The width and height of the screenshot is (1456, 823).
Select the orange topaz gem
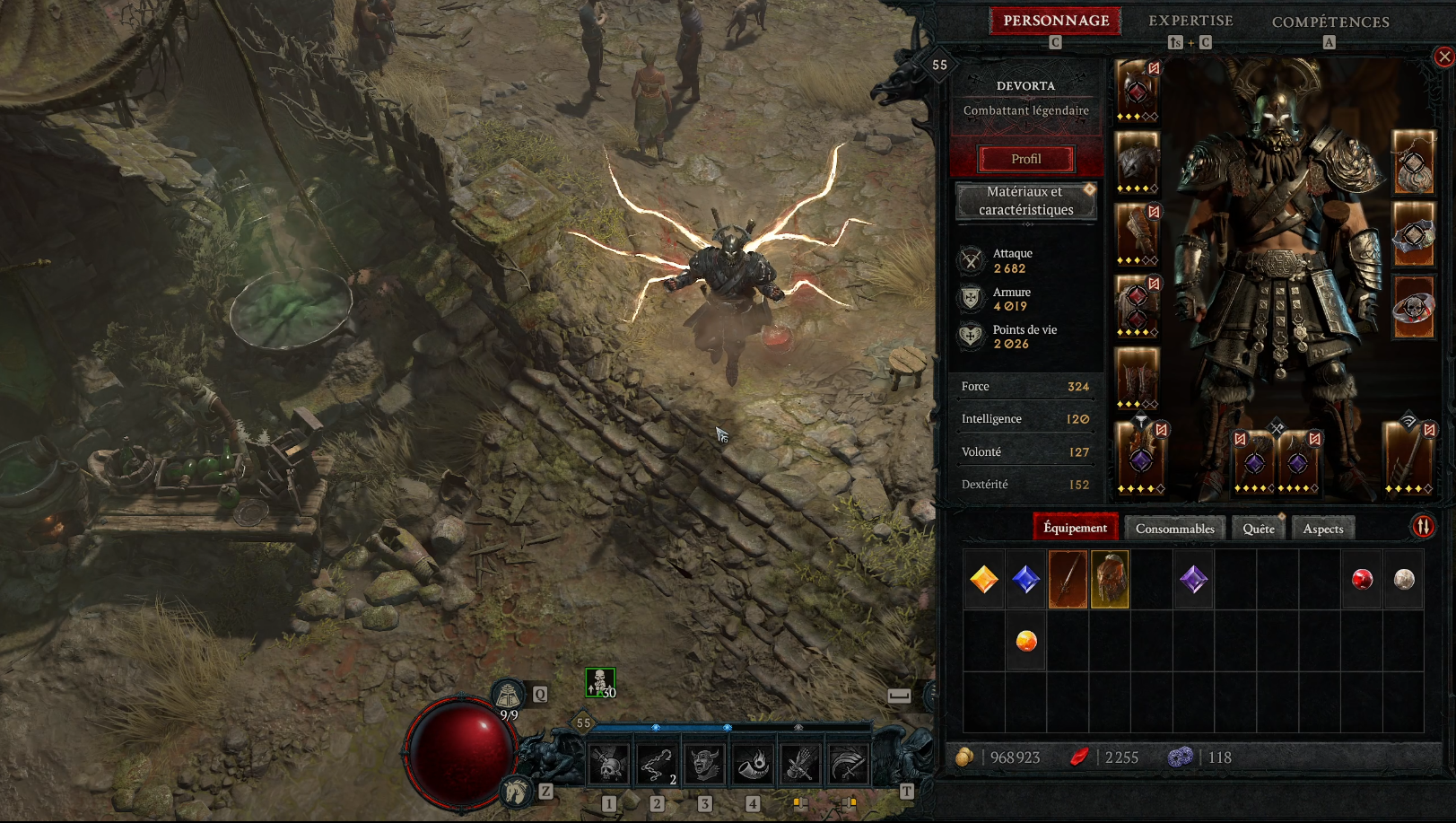pyautogui.click(x=984, y=580)
